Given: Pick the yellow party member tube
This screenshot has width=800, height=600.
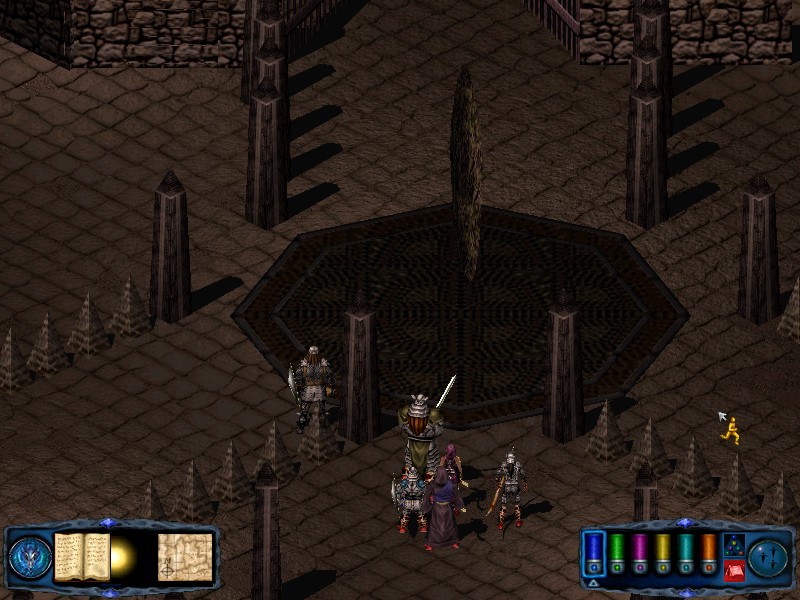Looking at the screenshot, I should tap(662, 552).
